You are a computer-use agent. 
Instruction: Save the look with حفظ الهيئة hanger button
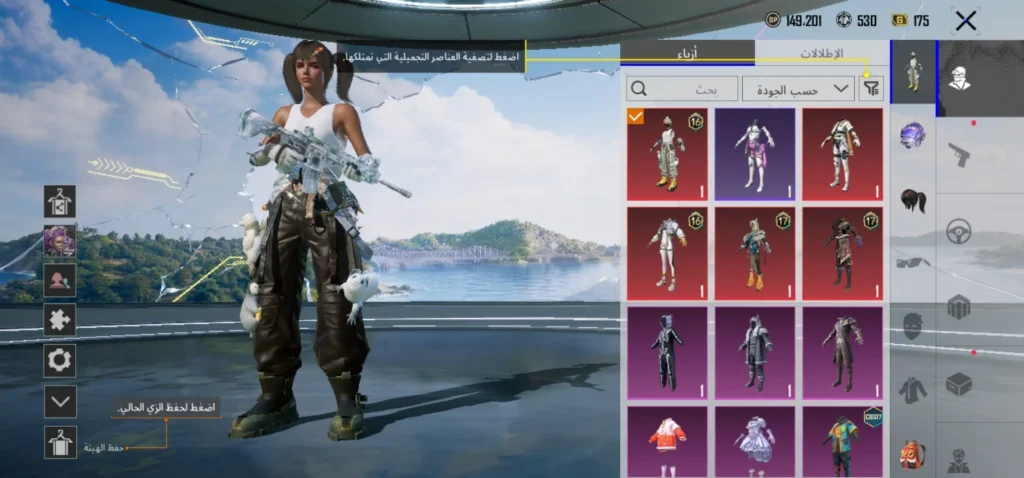coord(60,442)
